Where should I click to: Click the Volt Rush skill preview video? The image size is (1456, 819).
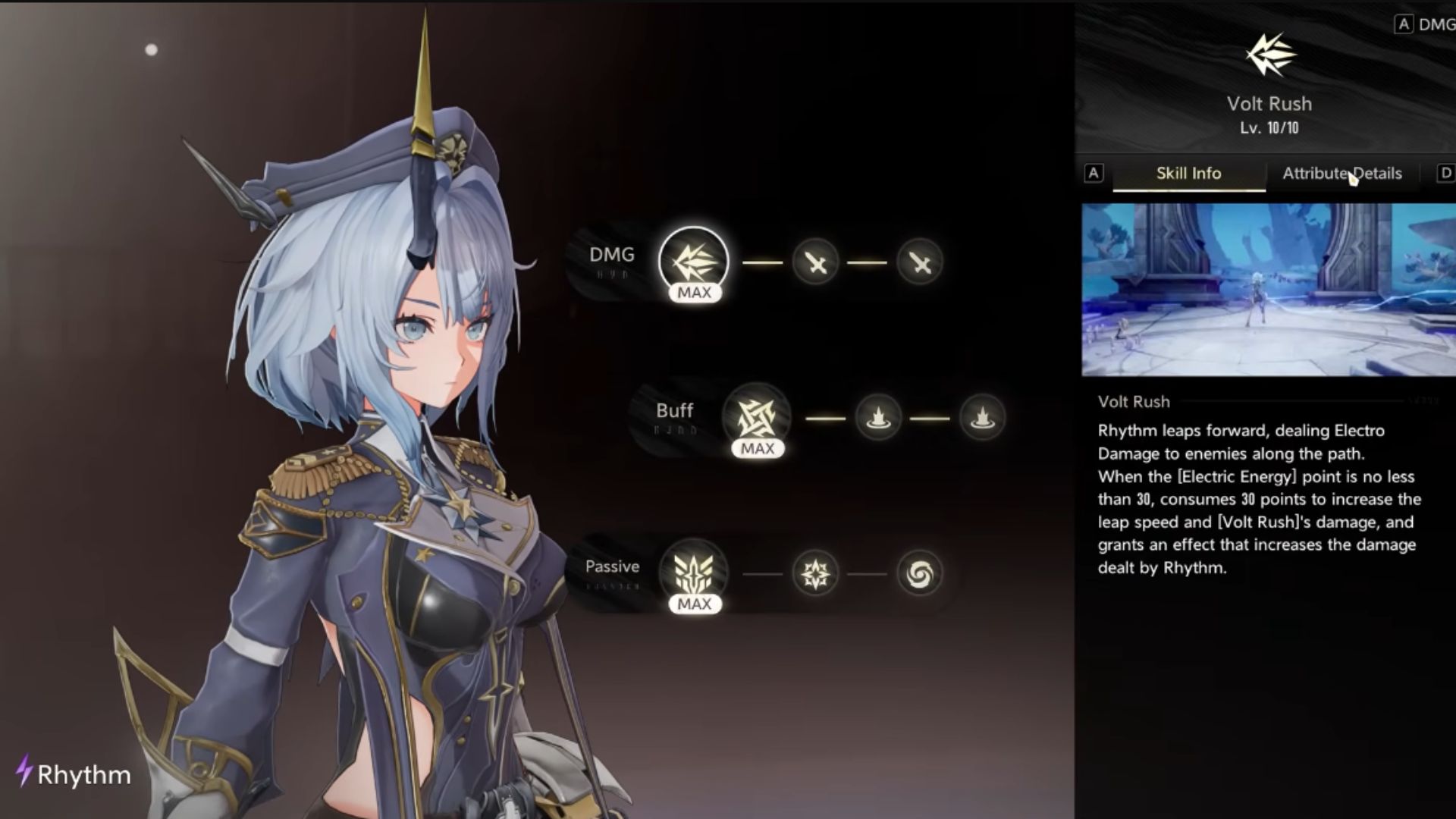click(1268, 290)
